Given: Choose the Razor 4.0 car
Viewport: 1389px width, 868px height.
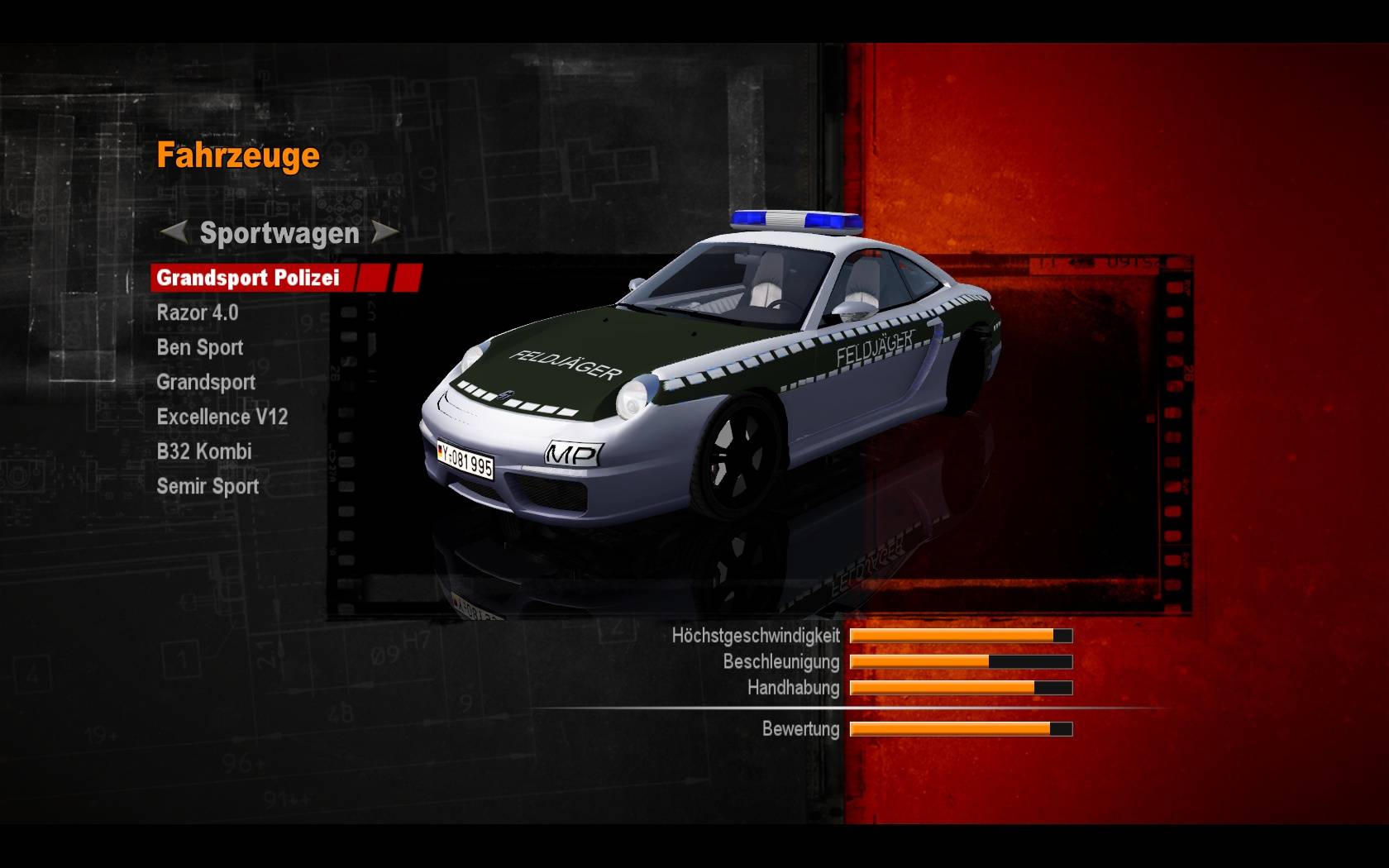Looking at the screenshot, I should (x=198, y=313).
